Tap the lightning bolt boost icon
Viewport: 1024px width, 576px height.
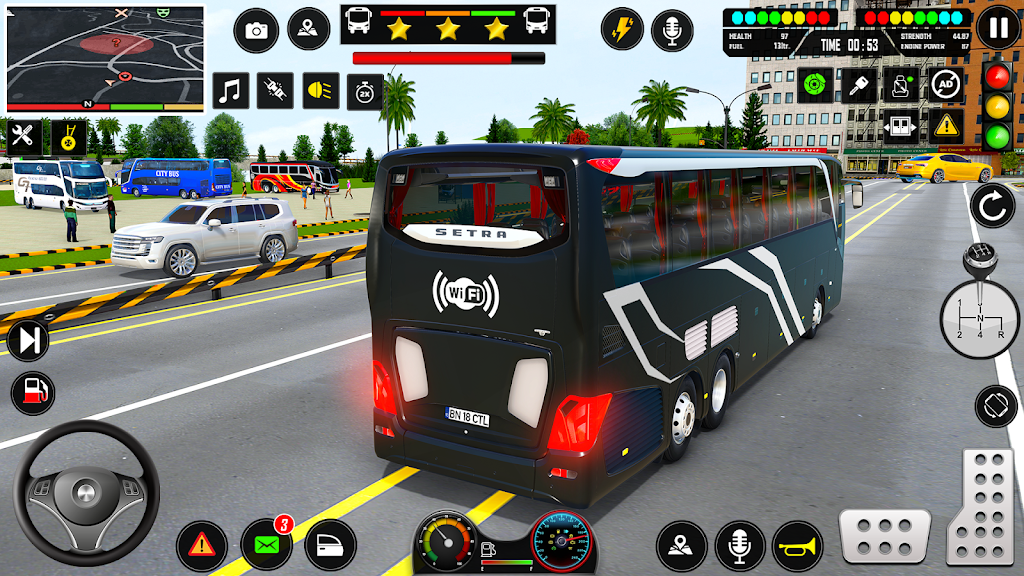coord(622,29)
